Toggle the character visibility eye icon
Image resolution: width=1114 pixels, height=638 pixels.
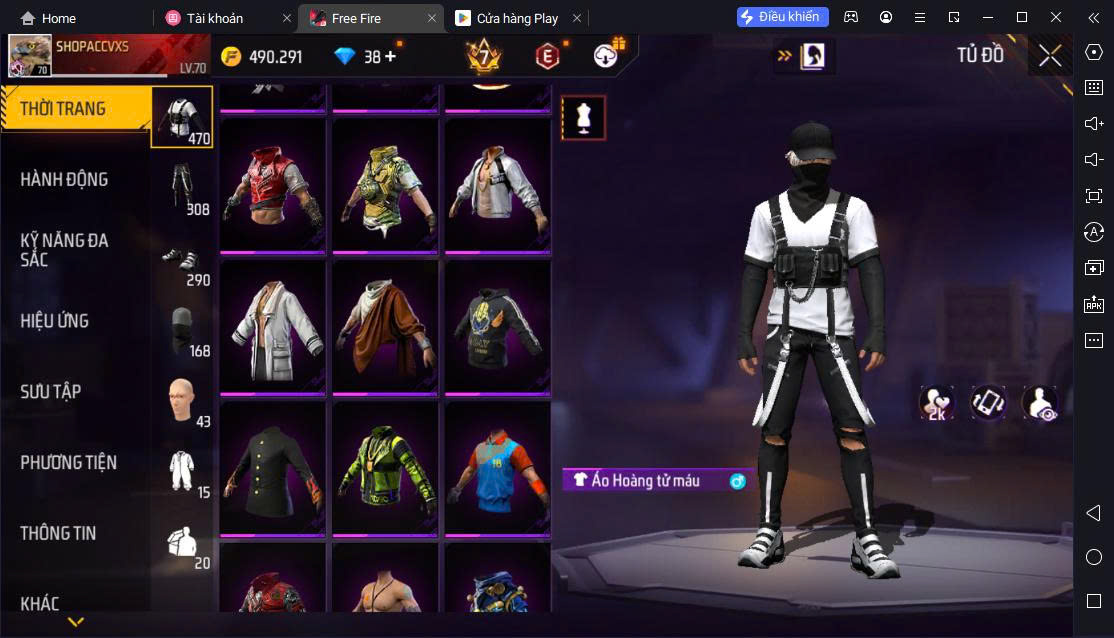1040,403
